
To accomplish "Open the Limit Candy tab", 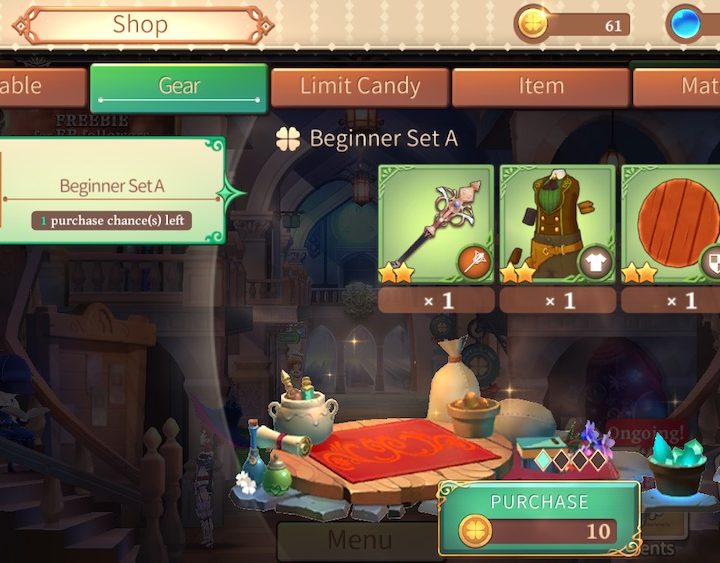I will tap(359, 87).
